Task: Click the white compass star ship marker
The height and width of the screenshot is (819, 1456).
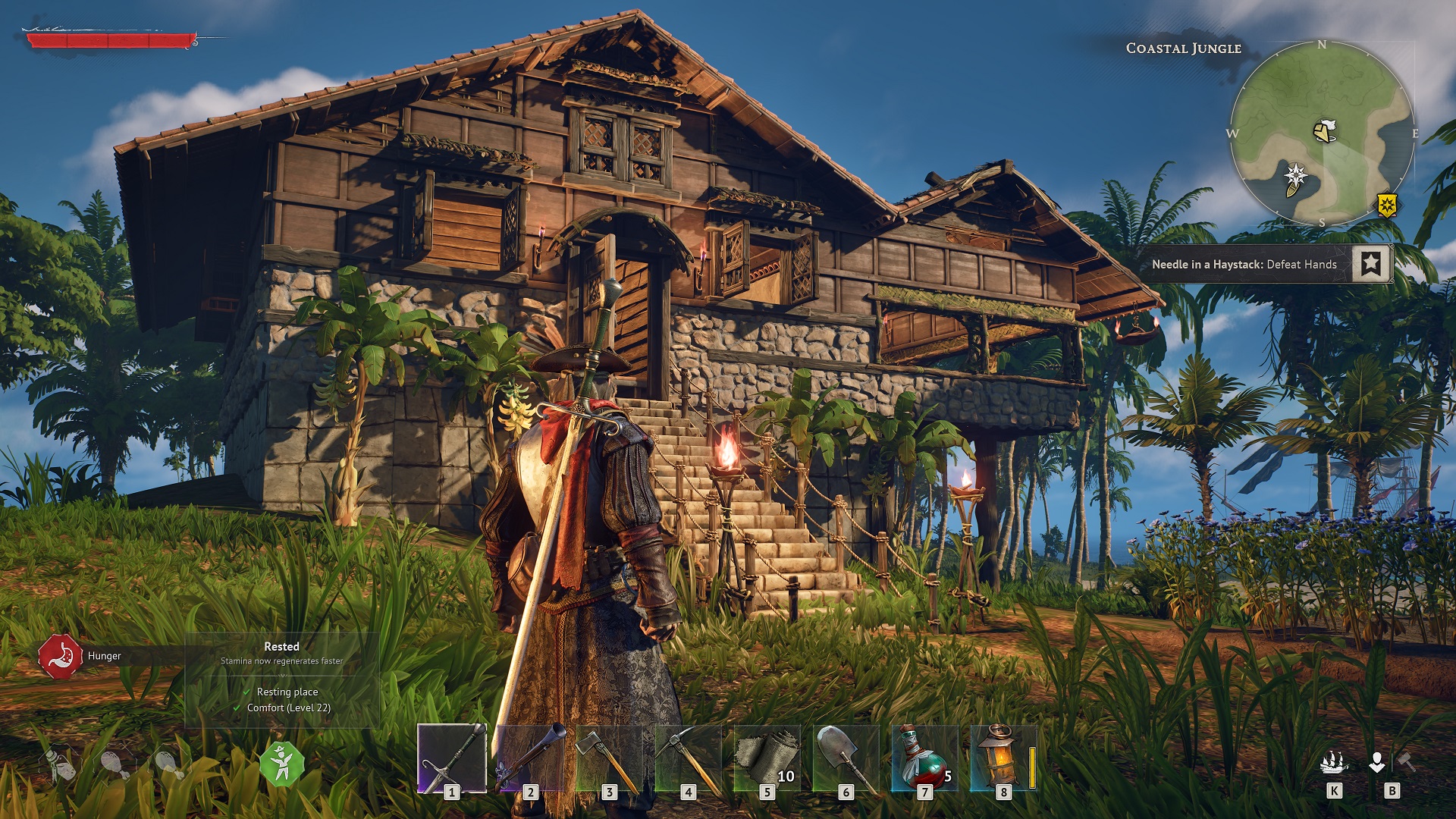Action: (1295, 177)
